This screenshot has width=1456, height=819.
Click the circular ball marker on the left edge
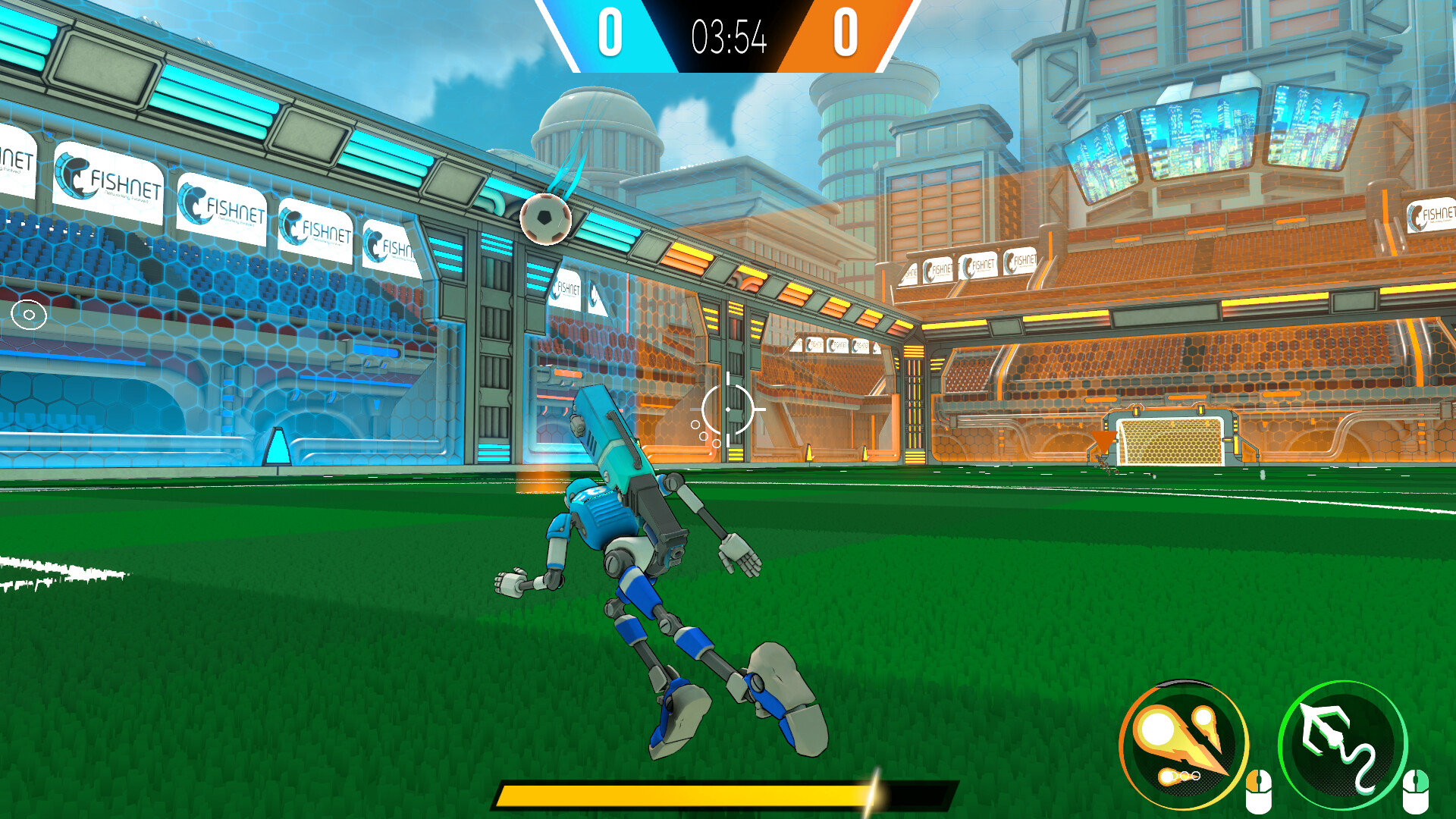(28, 312)
